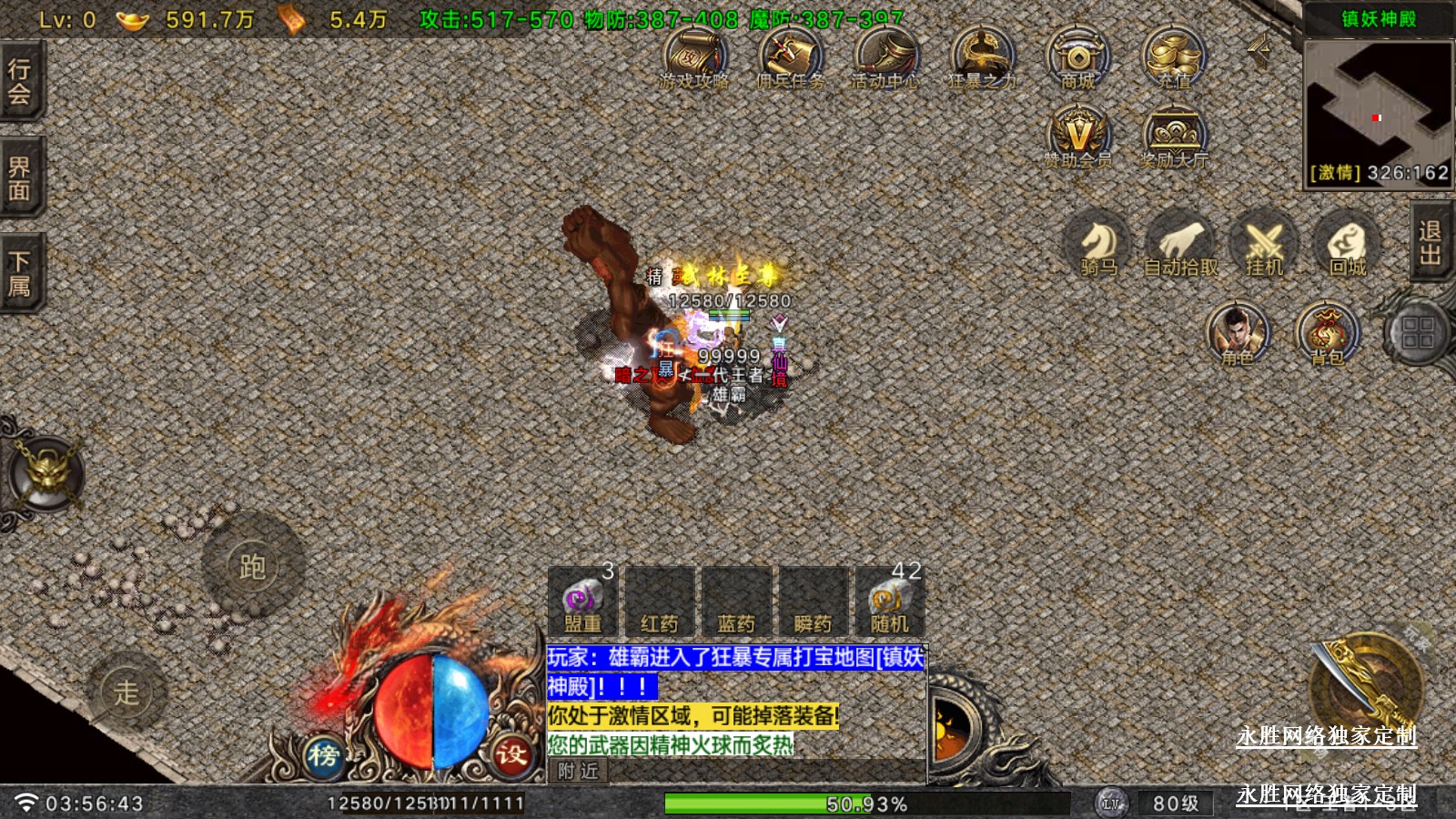The height and width of the screenshot is (819, 1456).
Task: Open the 角色 character panel
Action: [x=1238, y=332]
